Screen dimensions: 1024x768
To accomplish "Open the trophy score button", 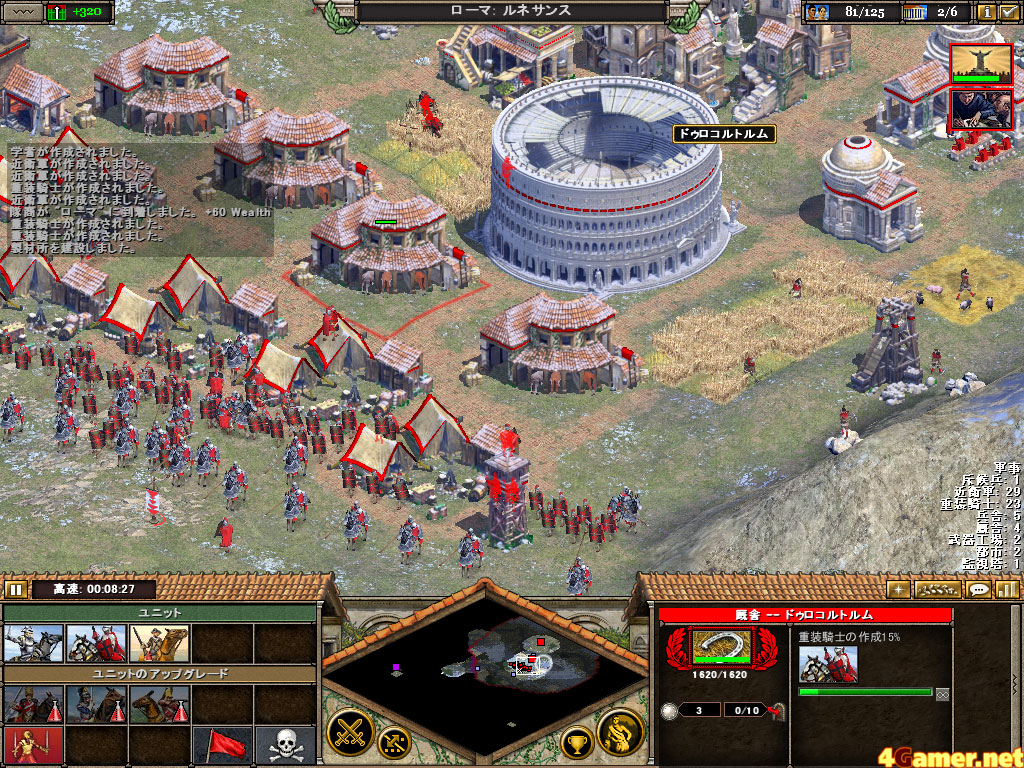I will pyautogui.click(x=576, y=741).
